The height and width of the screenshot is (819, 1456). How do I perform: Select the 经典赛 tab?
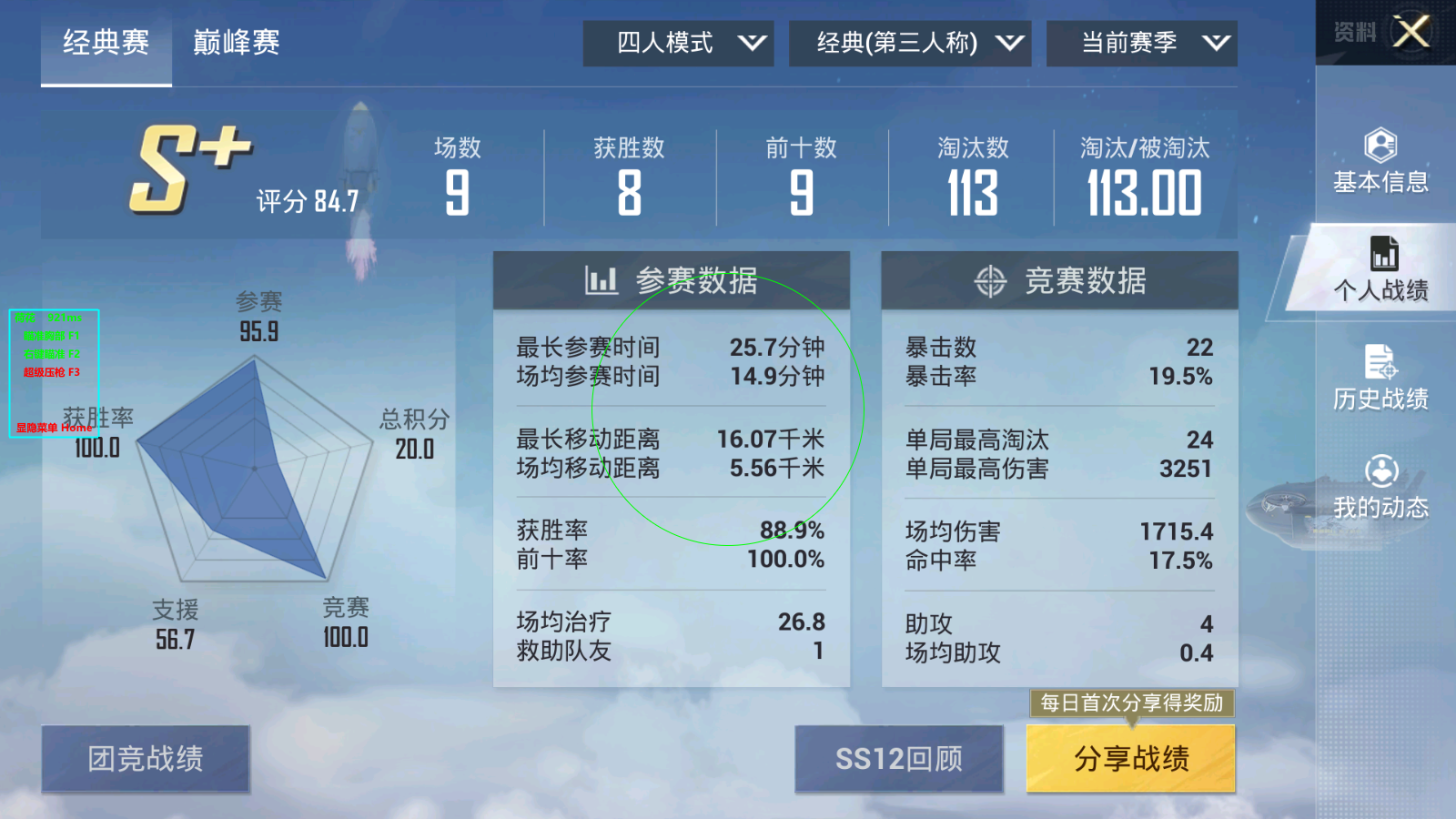(x=105, y=42)
